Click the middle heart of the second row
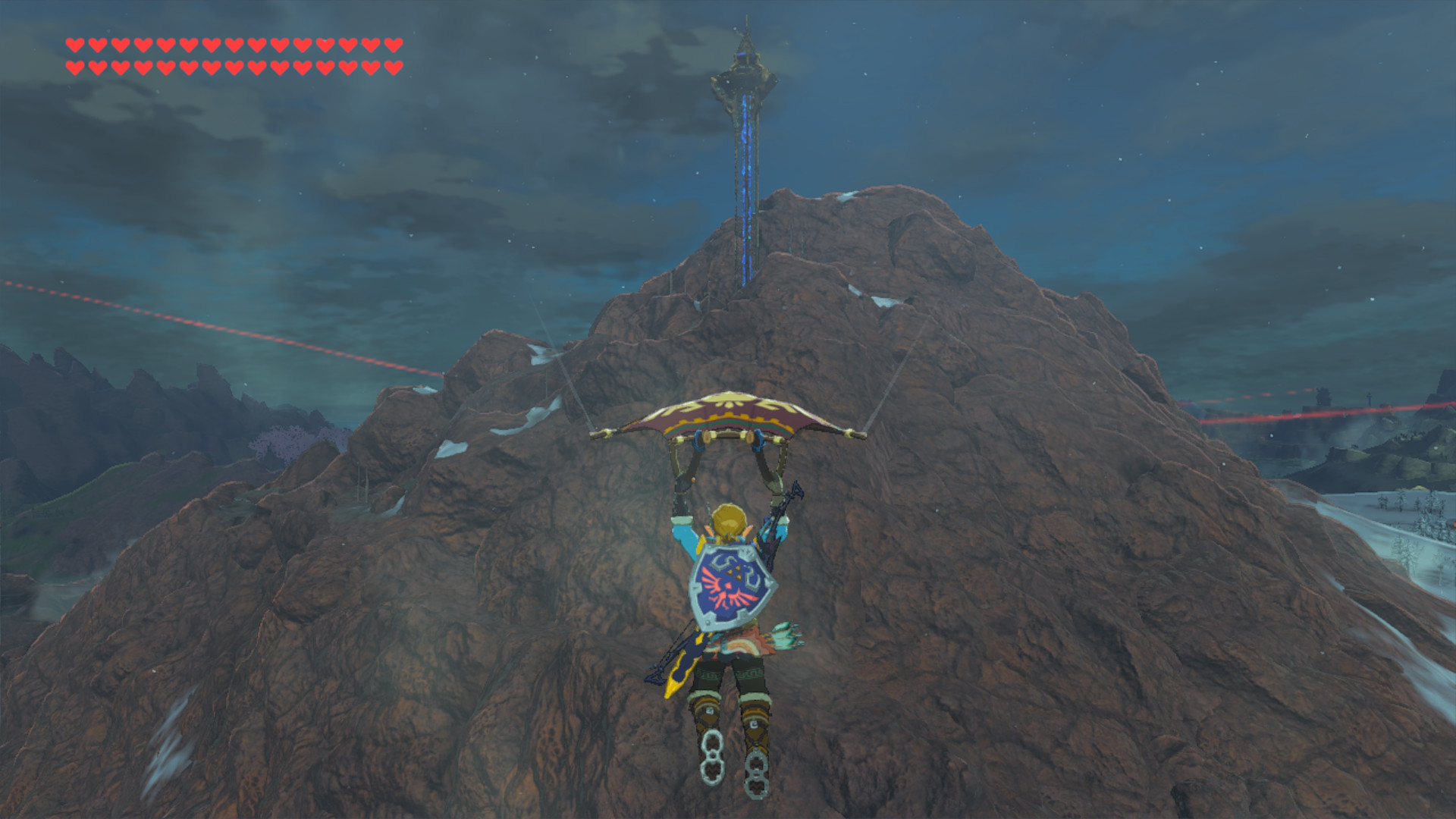Image resolution: width=1456 pixels, height=819 pixels. click(234, 66)
